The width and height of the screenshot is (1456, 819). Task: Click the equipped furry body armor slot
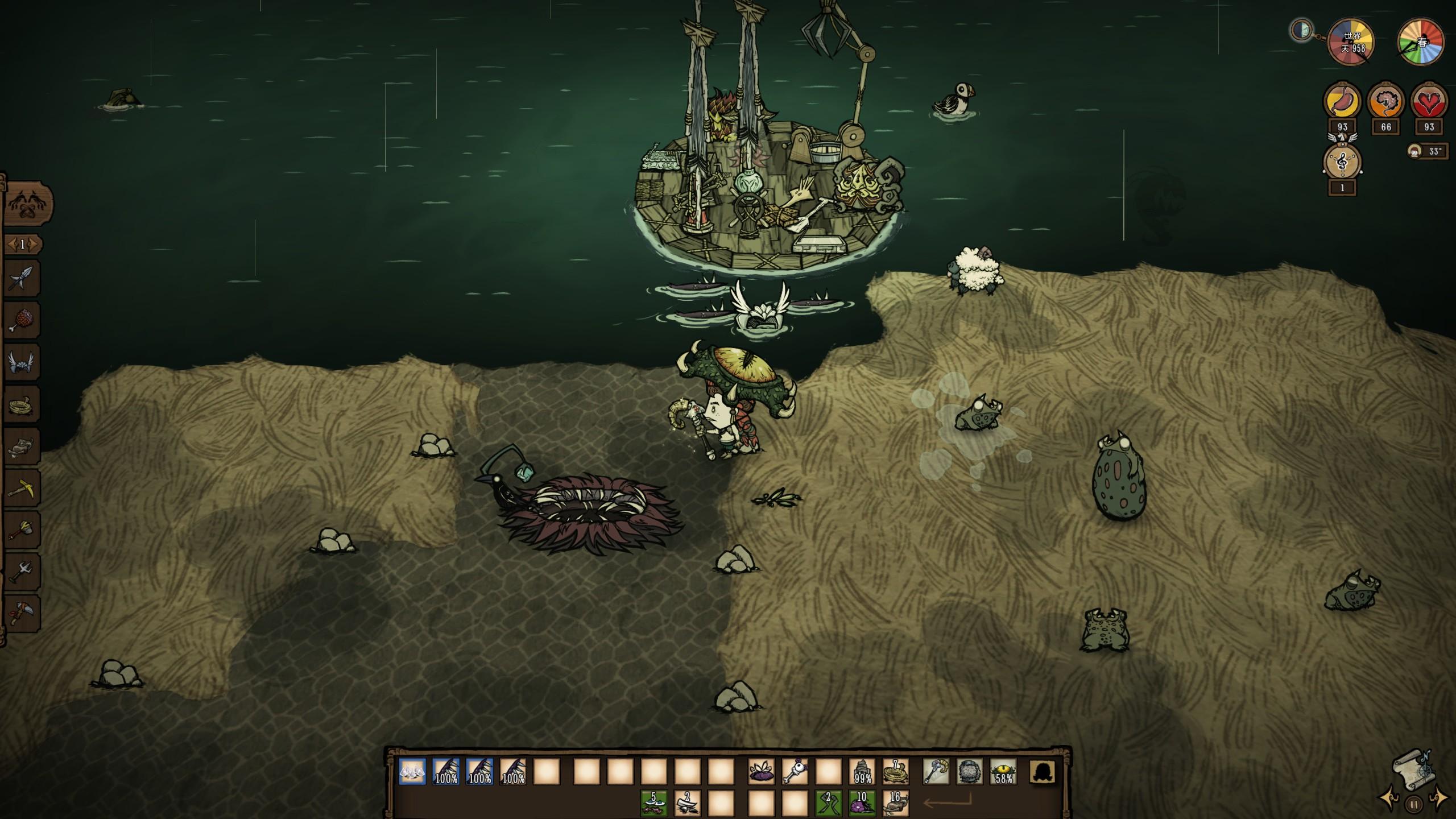[x=969, y=773]
